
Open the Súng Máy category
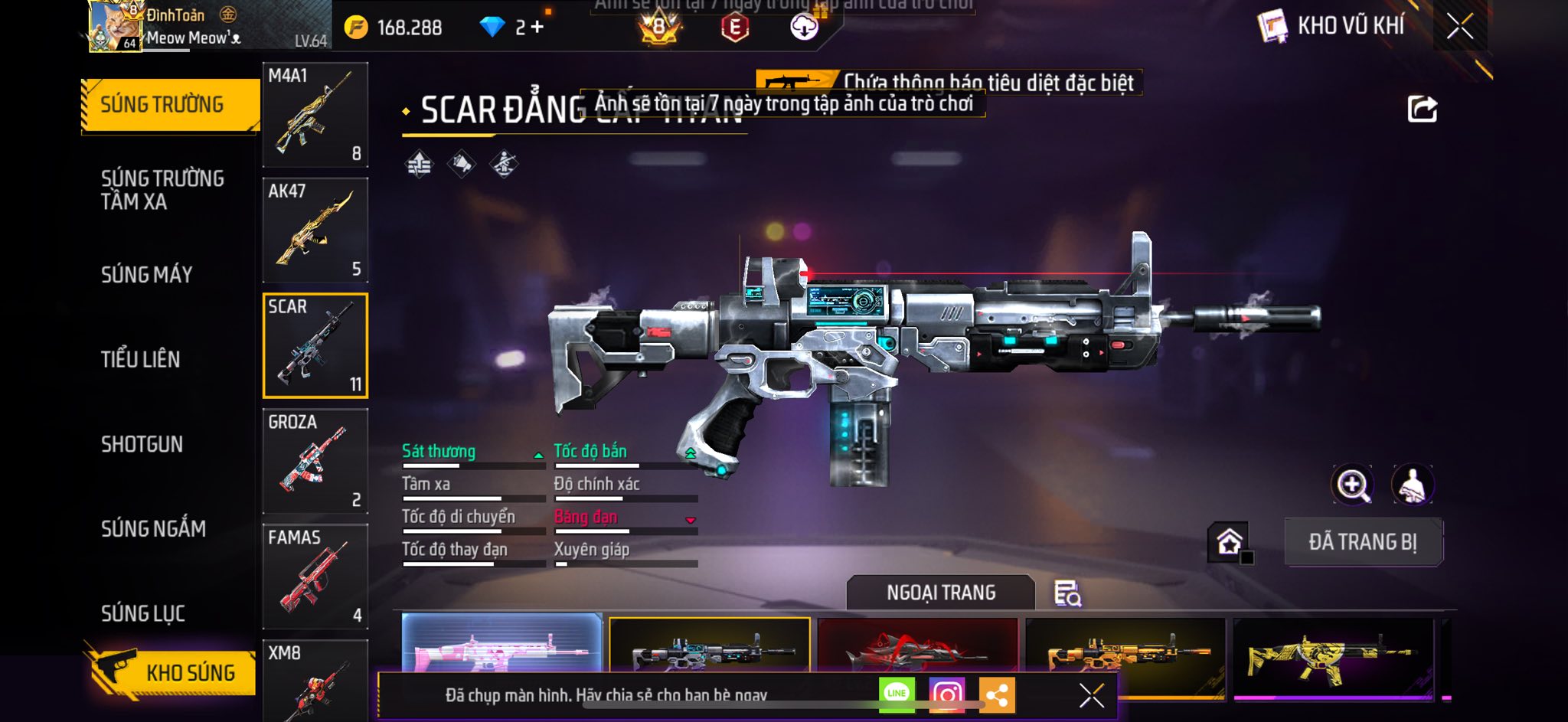point(147,274)
